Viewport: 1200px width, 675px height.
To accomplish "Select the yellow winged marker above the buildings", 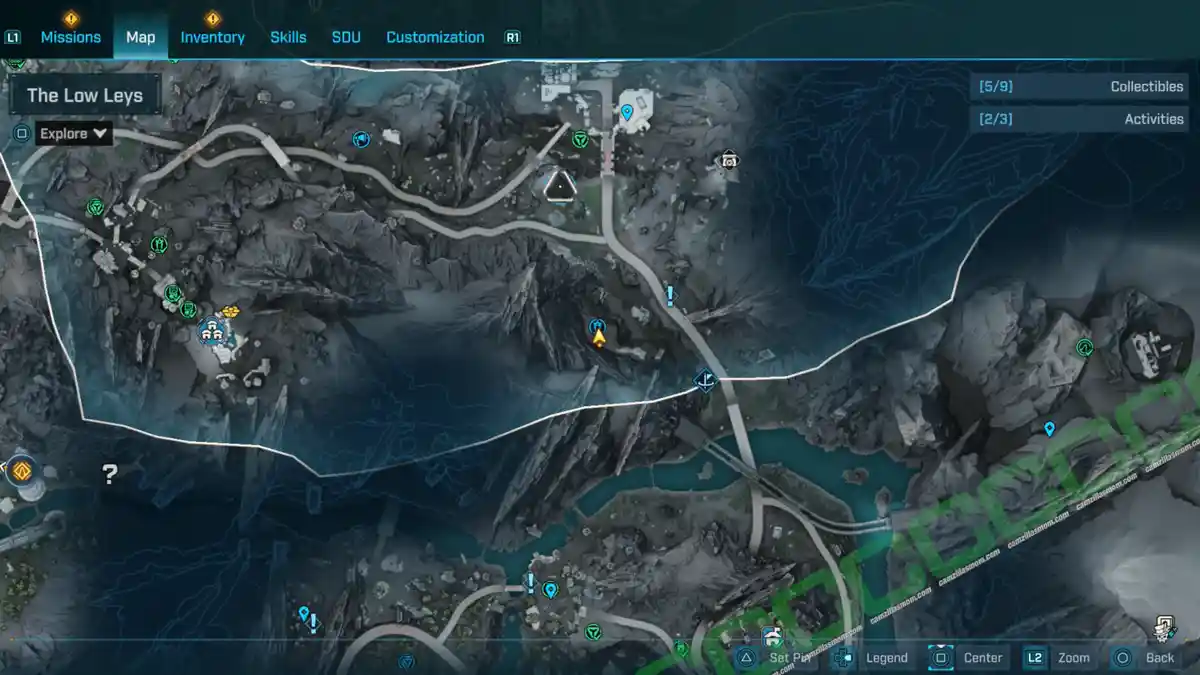I will (x=233, y=312).
